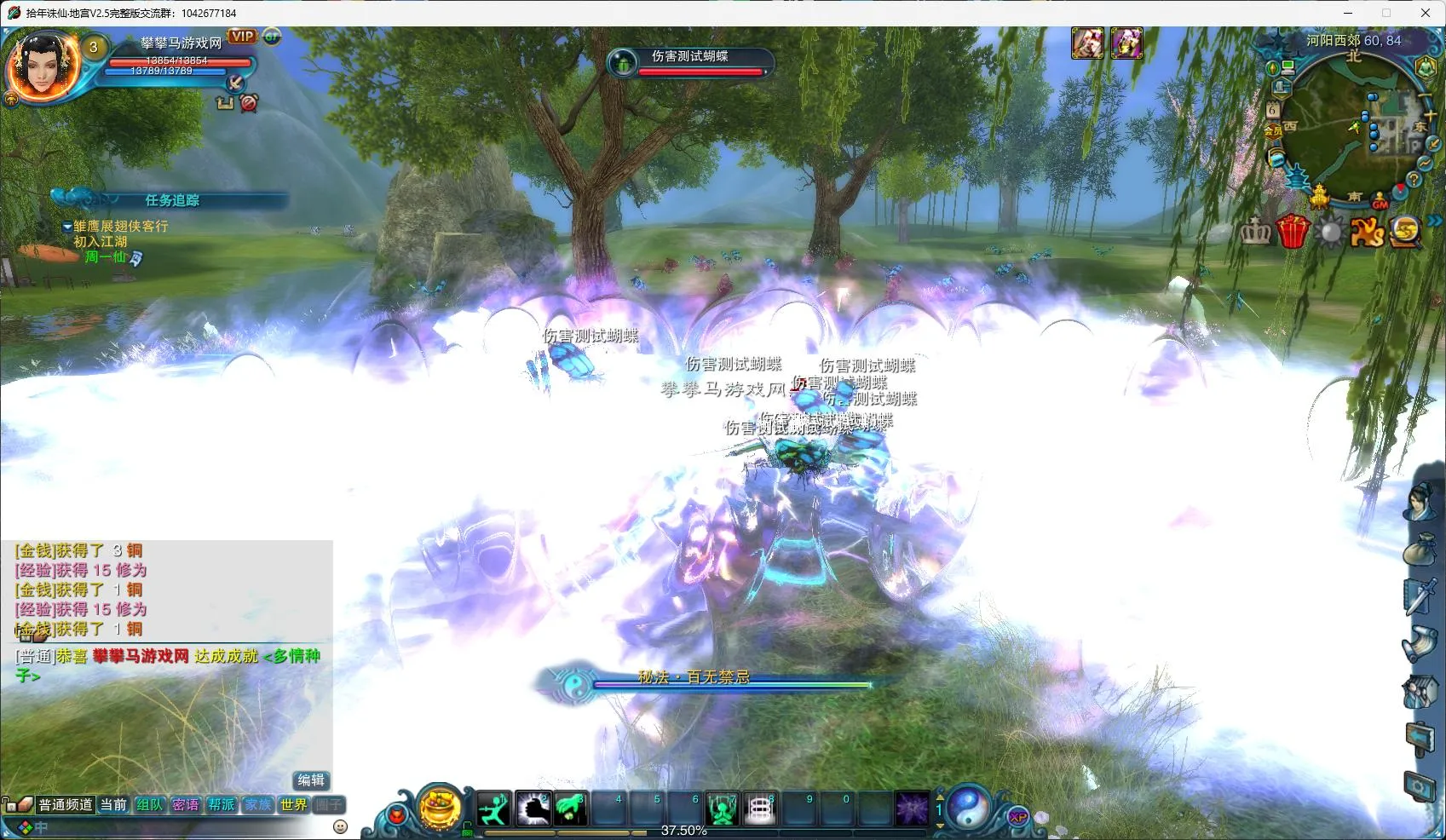Switch chat to the 世界 channel tab
Viewport: 1446px width, 840px height.
[293, 804]
